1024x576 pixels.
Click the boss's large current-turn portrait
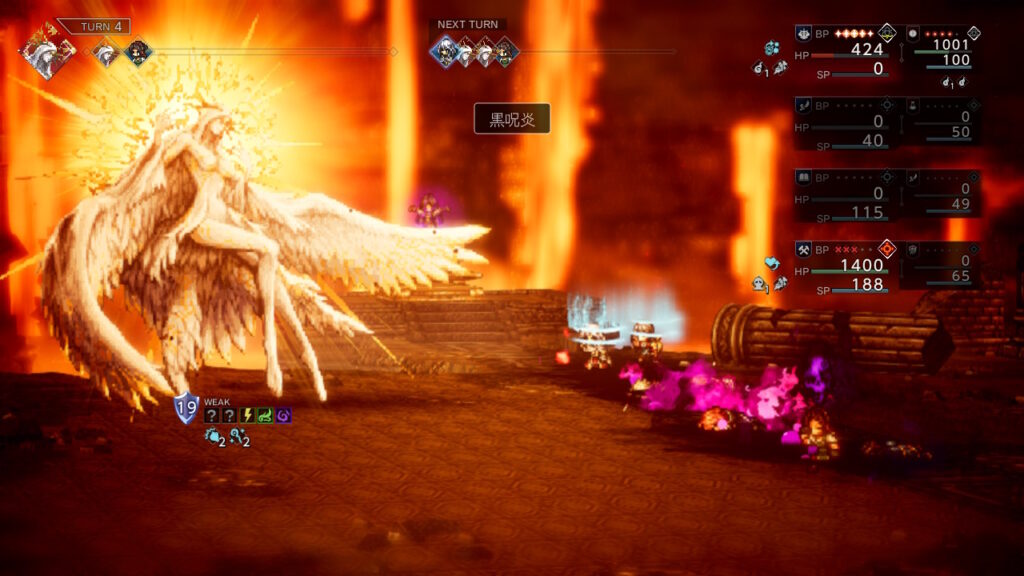click(x=47, y=52)
